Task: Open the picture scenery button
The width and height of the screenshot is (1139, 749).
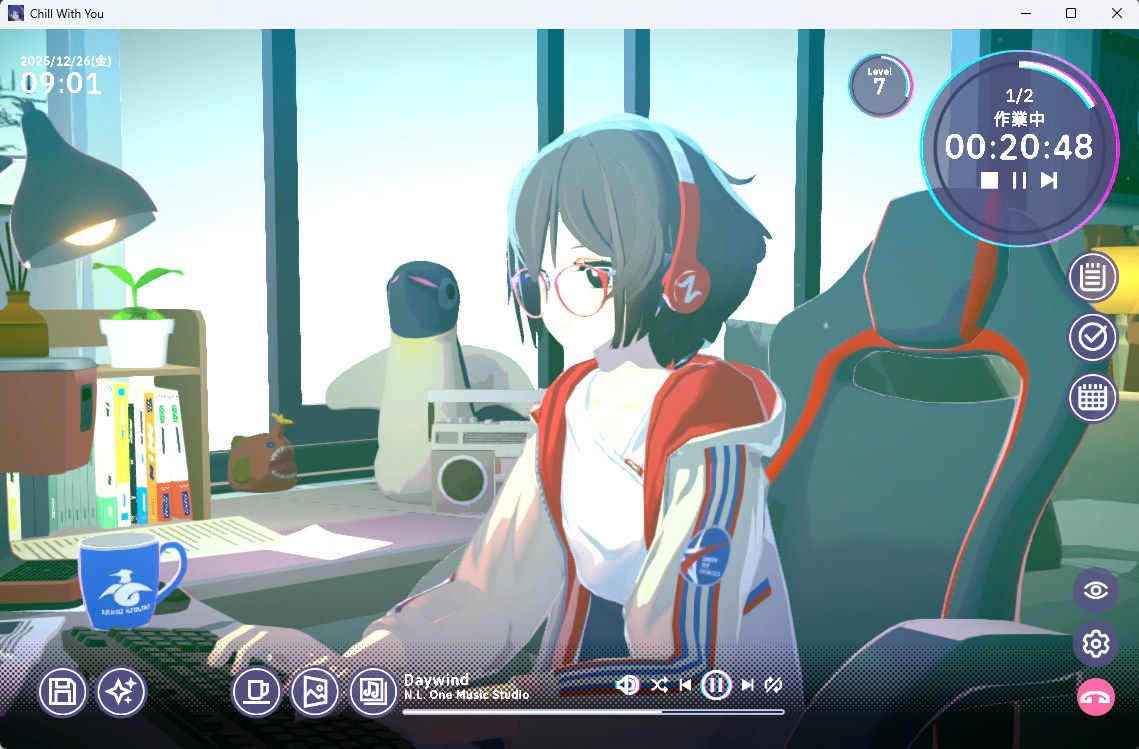Action: [x=315, y=691]
